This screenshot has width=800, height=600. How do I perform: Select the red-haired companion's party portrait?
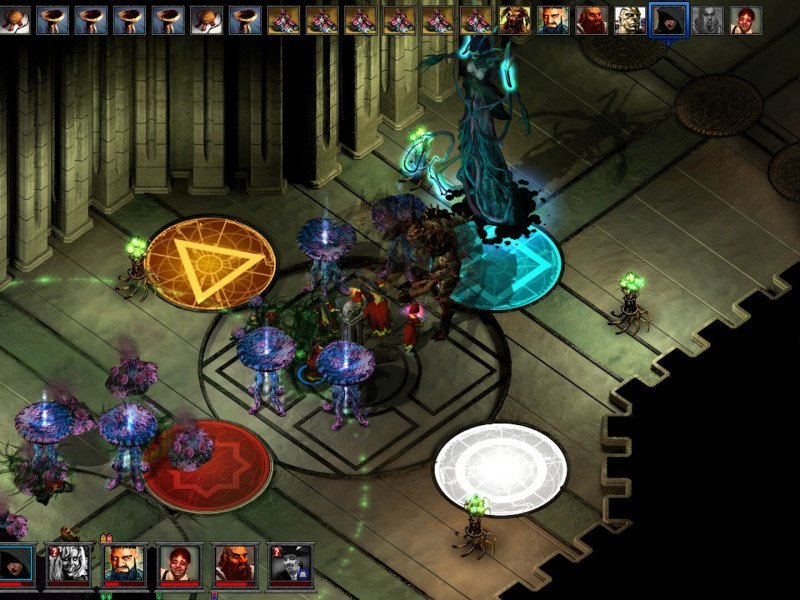coord(180,564)
